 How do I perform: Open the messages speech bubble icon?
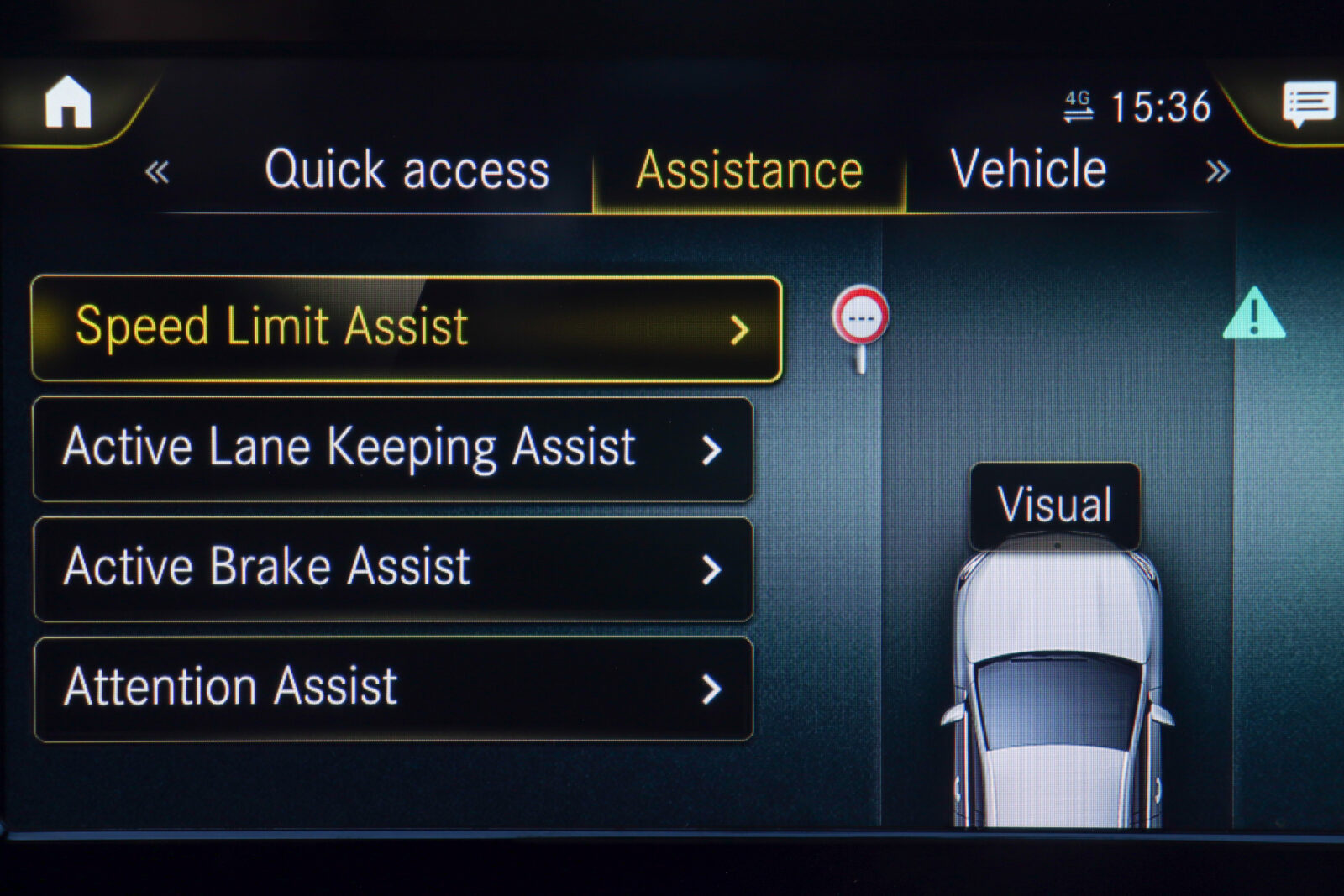pos(1309,104)
